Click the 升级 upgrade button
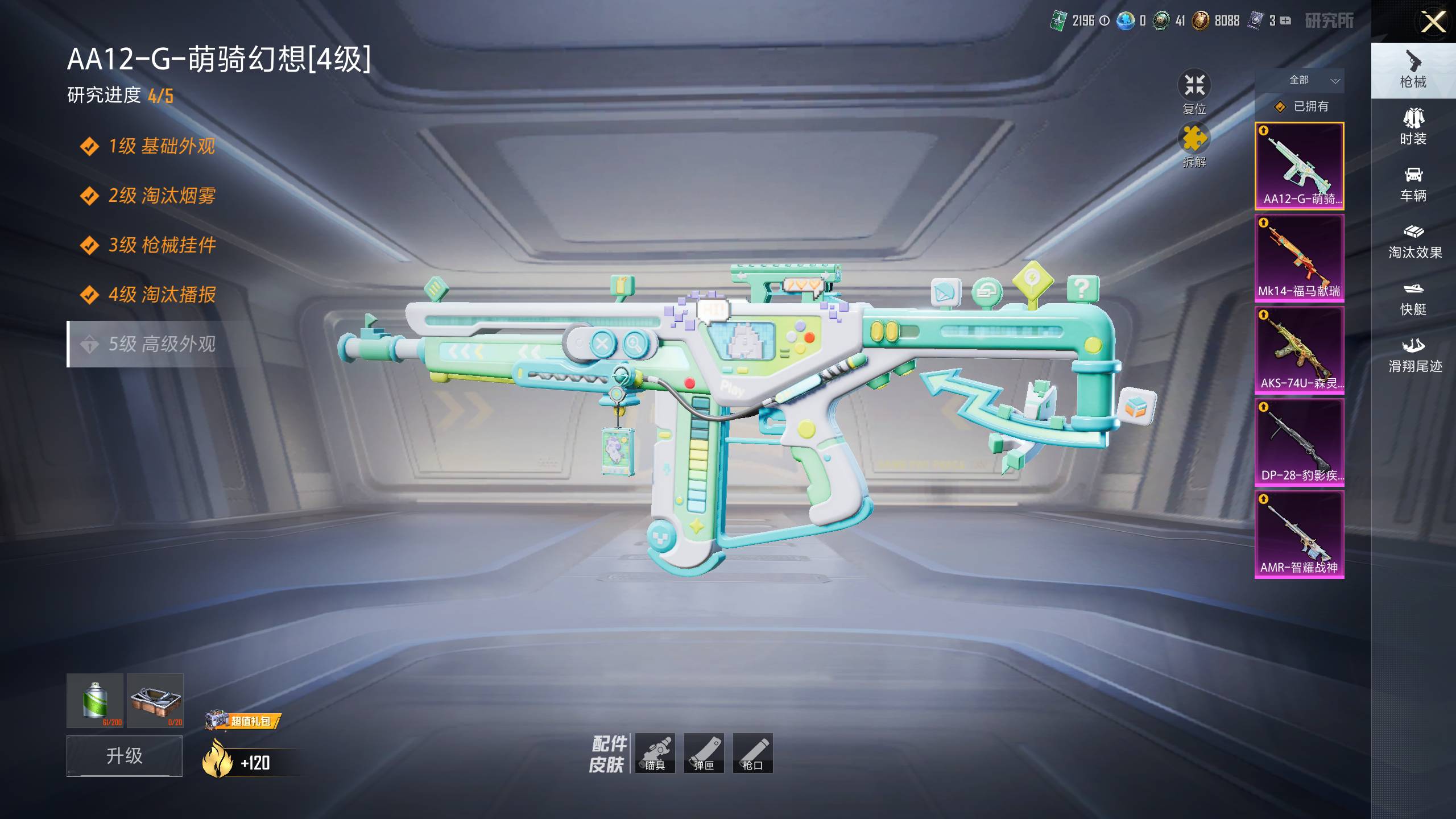 point(125,755)
